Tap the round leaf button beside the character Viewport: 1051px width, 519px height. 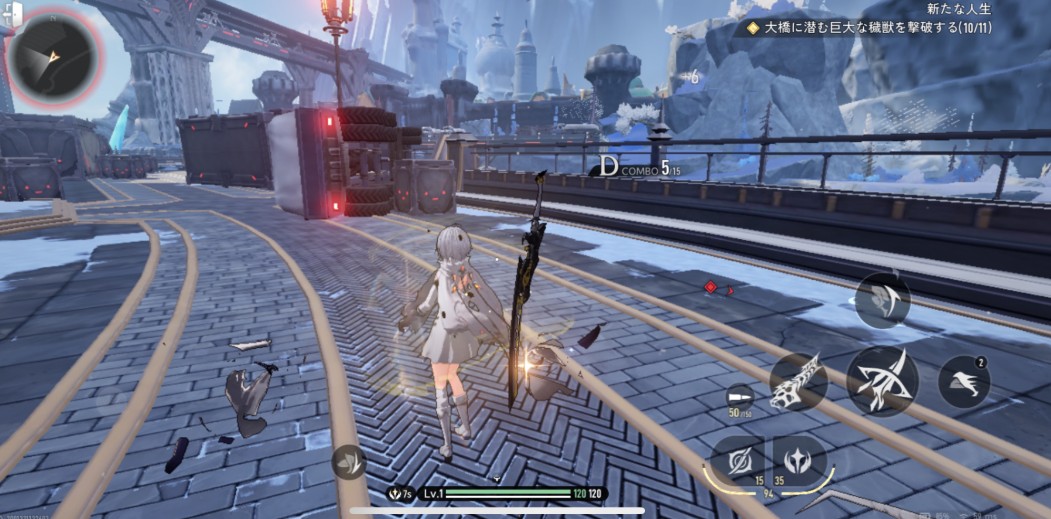(x=346, y=461)
